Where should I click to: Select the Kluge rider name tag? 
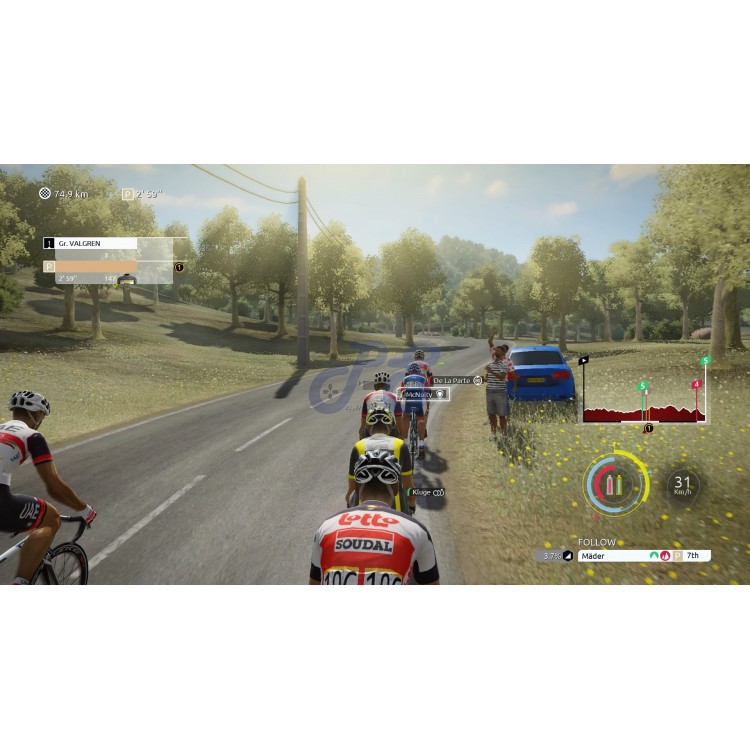coord(424,492)
